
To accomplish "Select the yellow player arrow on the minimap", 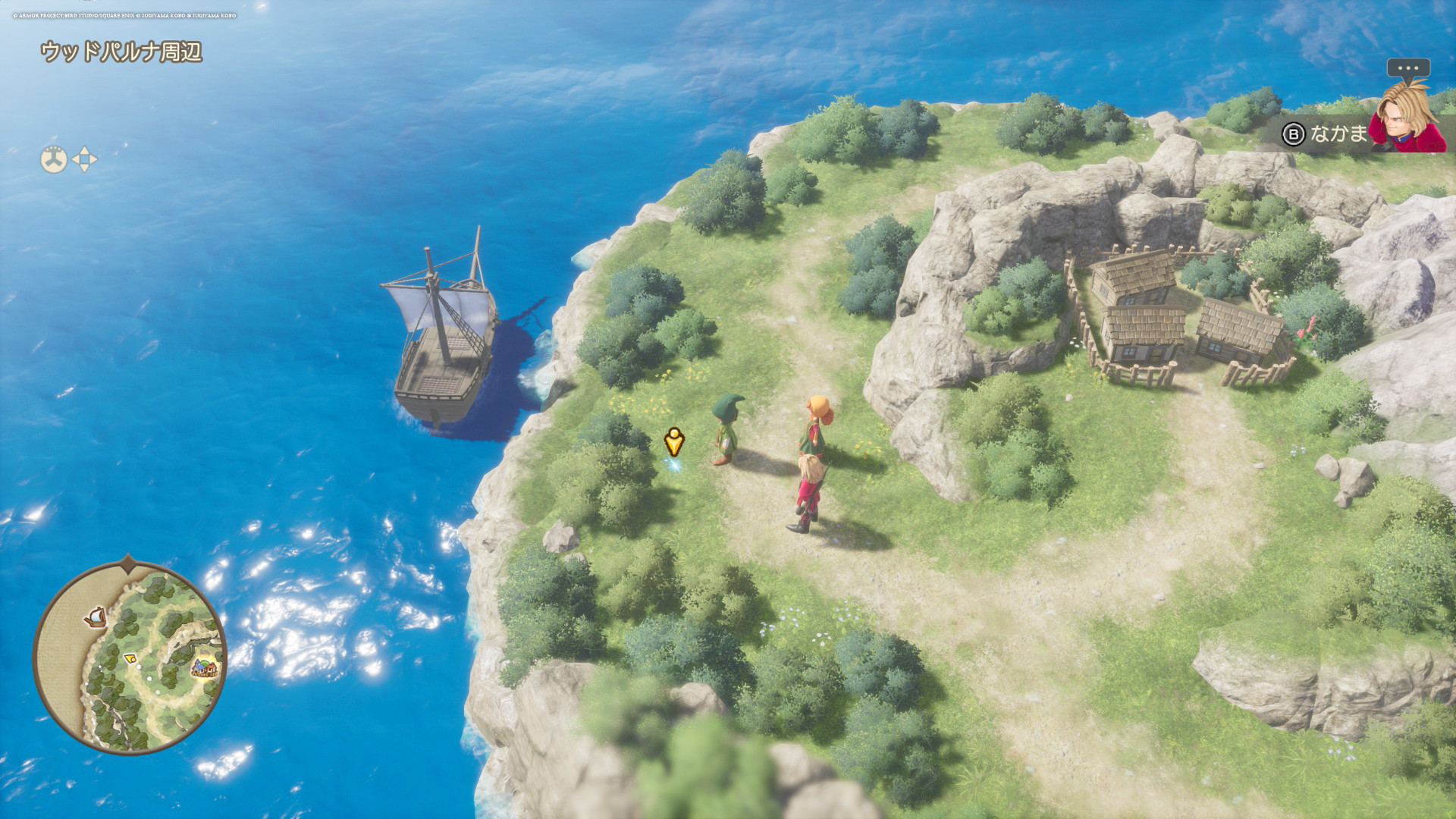I will pos(130,657).
